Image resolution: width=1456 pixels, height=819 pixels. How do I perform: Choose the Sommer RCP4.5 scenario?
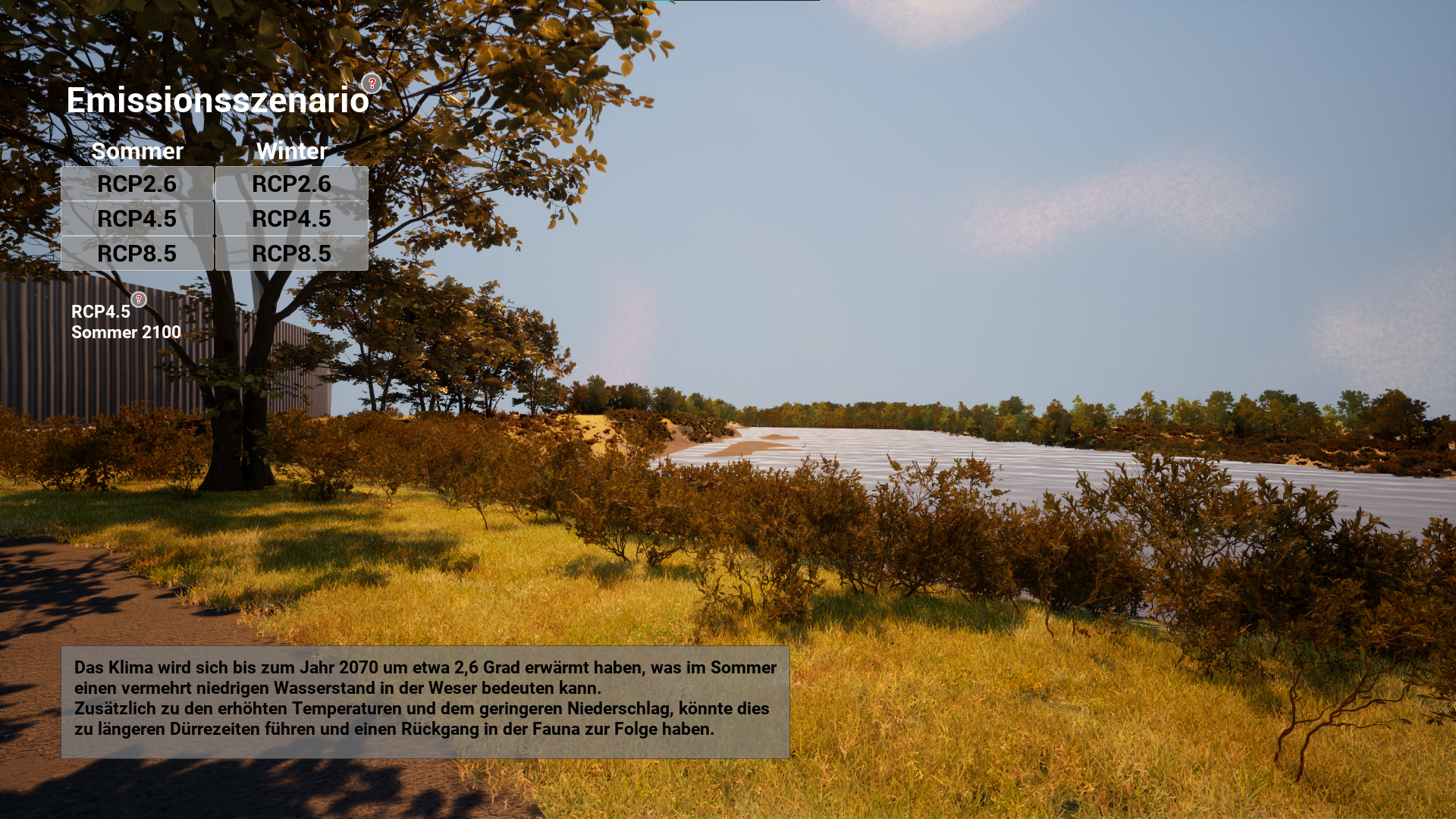[x=137, y=218]
